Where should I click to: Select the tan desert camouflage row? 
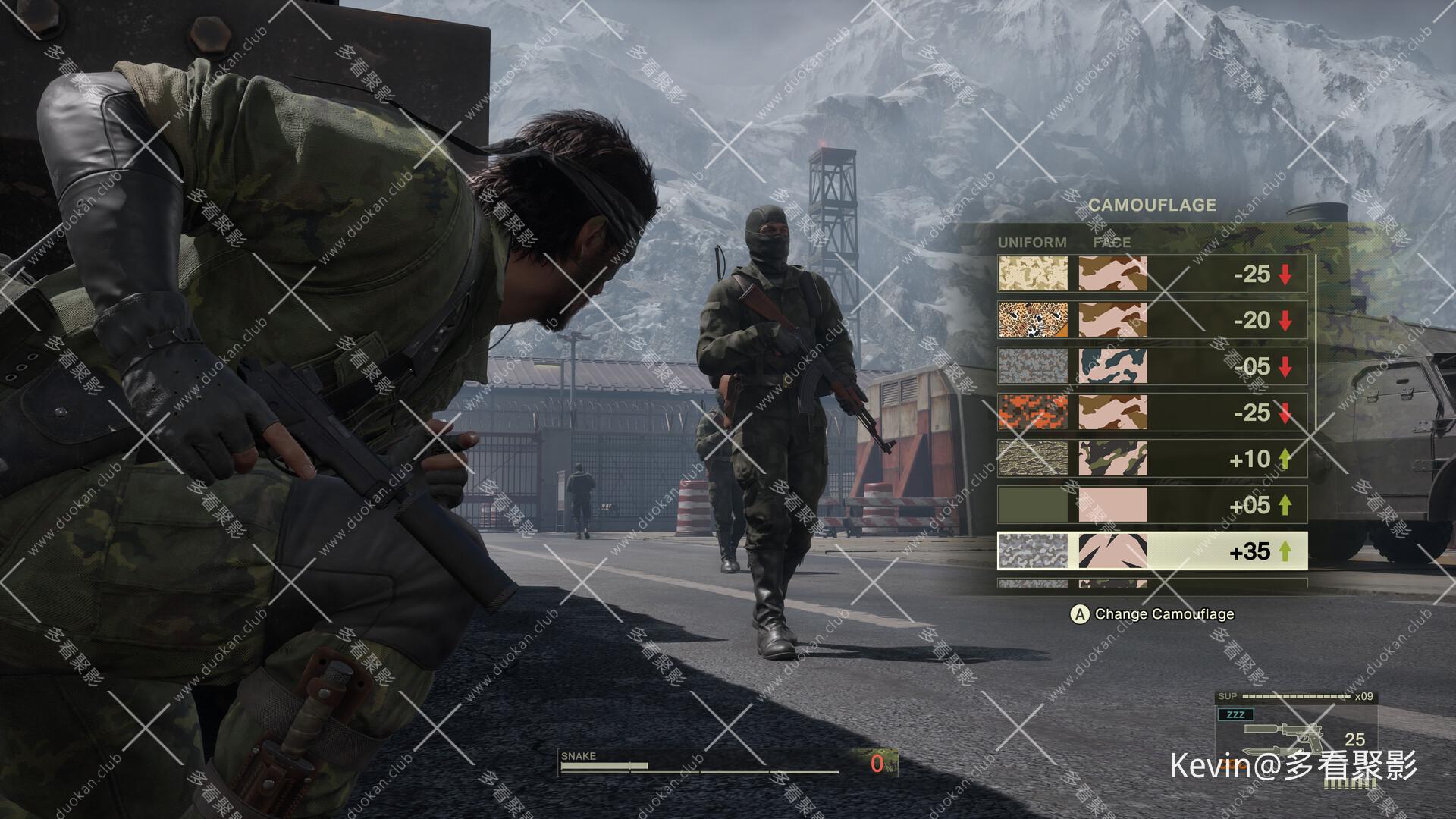[x=1152, y=275]
